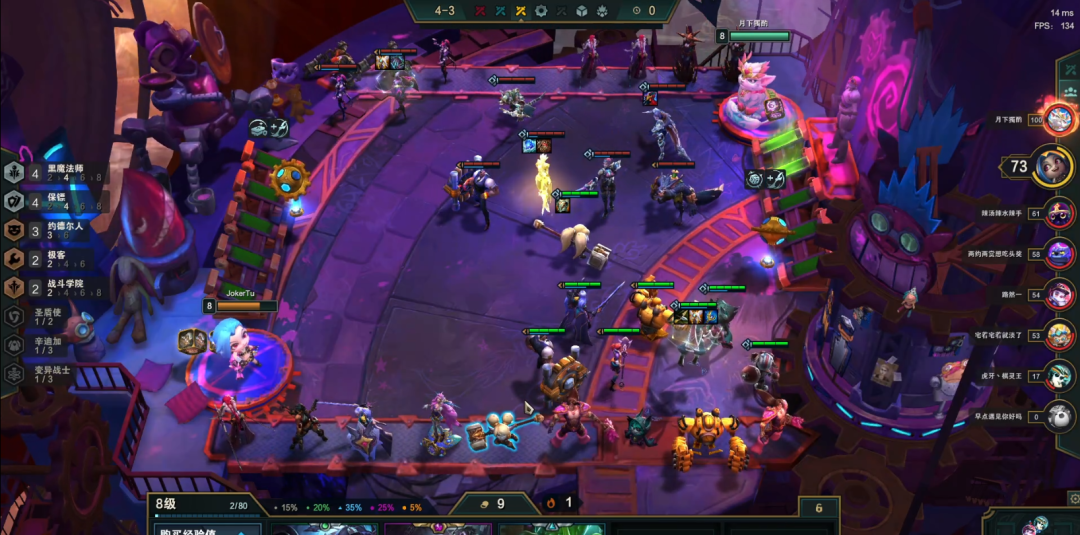Select the 虎牙 player with 17 health
Viewport: 1080px width, 535px height.
(x=1060, y=376)
